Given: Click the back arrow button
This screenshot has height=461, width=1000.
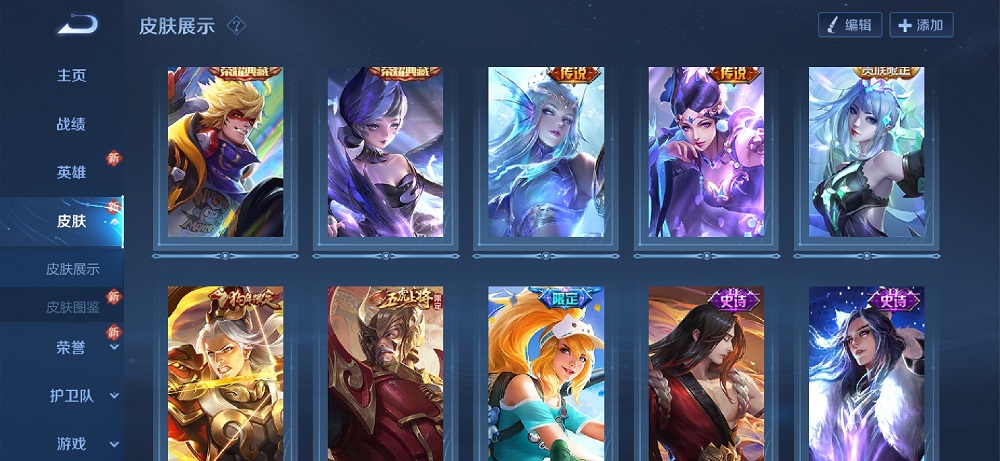Looking at the screenshot, I should pos(76,26).
